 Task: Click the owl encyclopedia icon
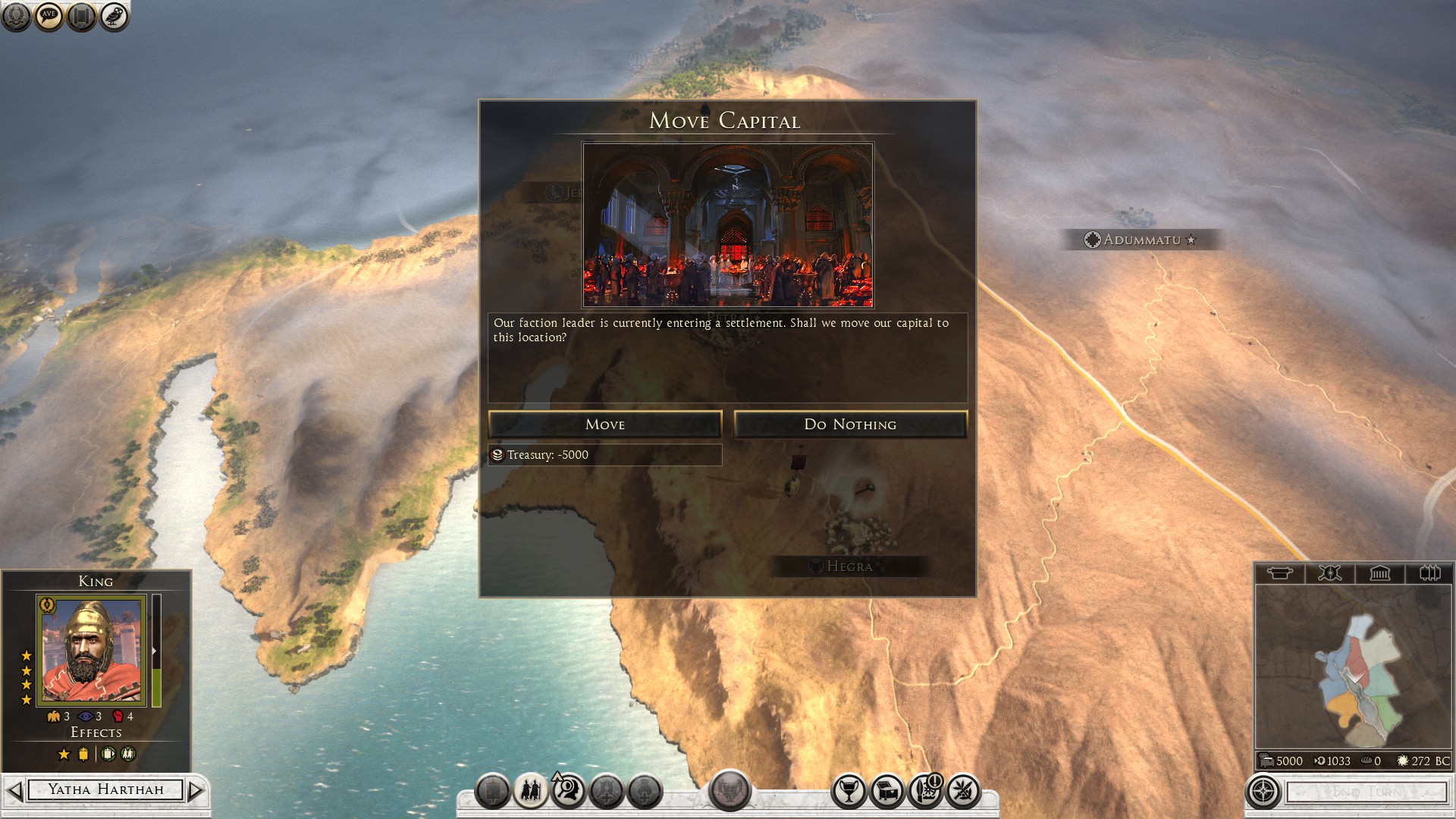[114, 16]
